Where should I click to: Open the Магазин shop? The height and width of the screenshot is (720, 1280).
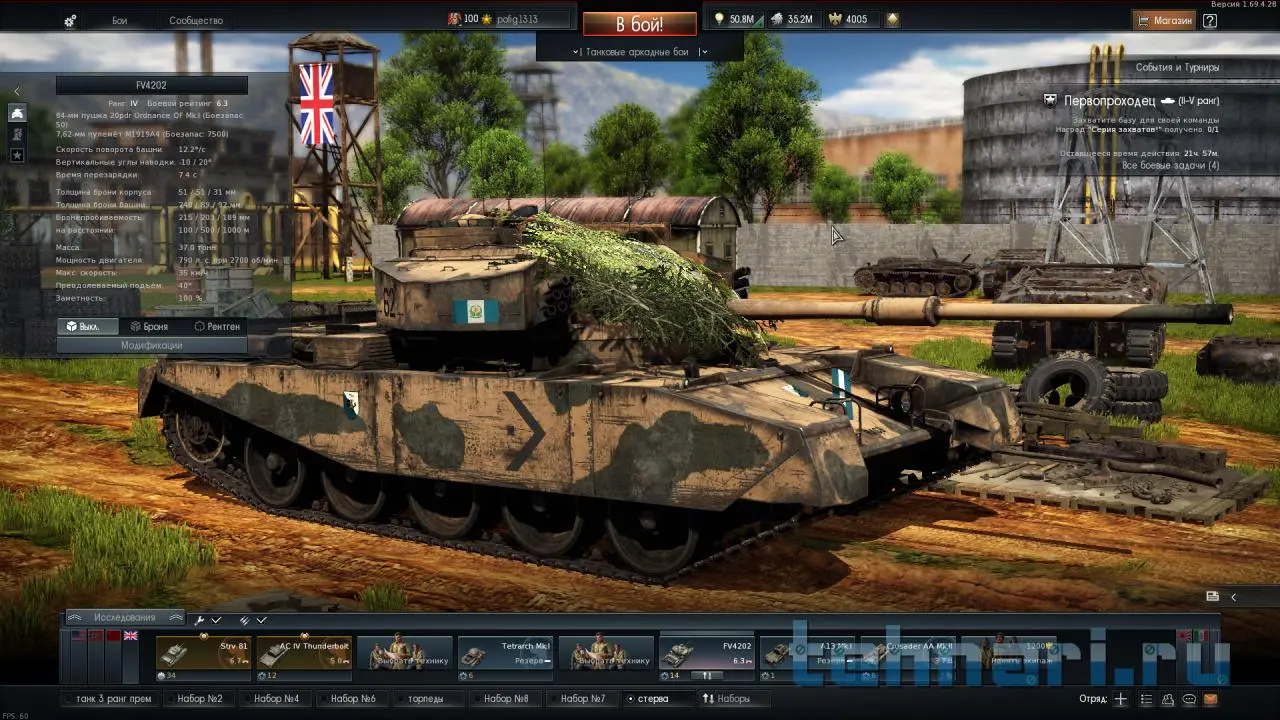(1164, 20)
